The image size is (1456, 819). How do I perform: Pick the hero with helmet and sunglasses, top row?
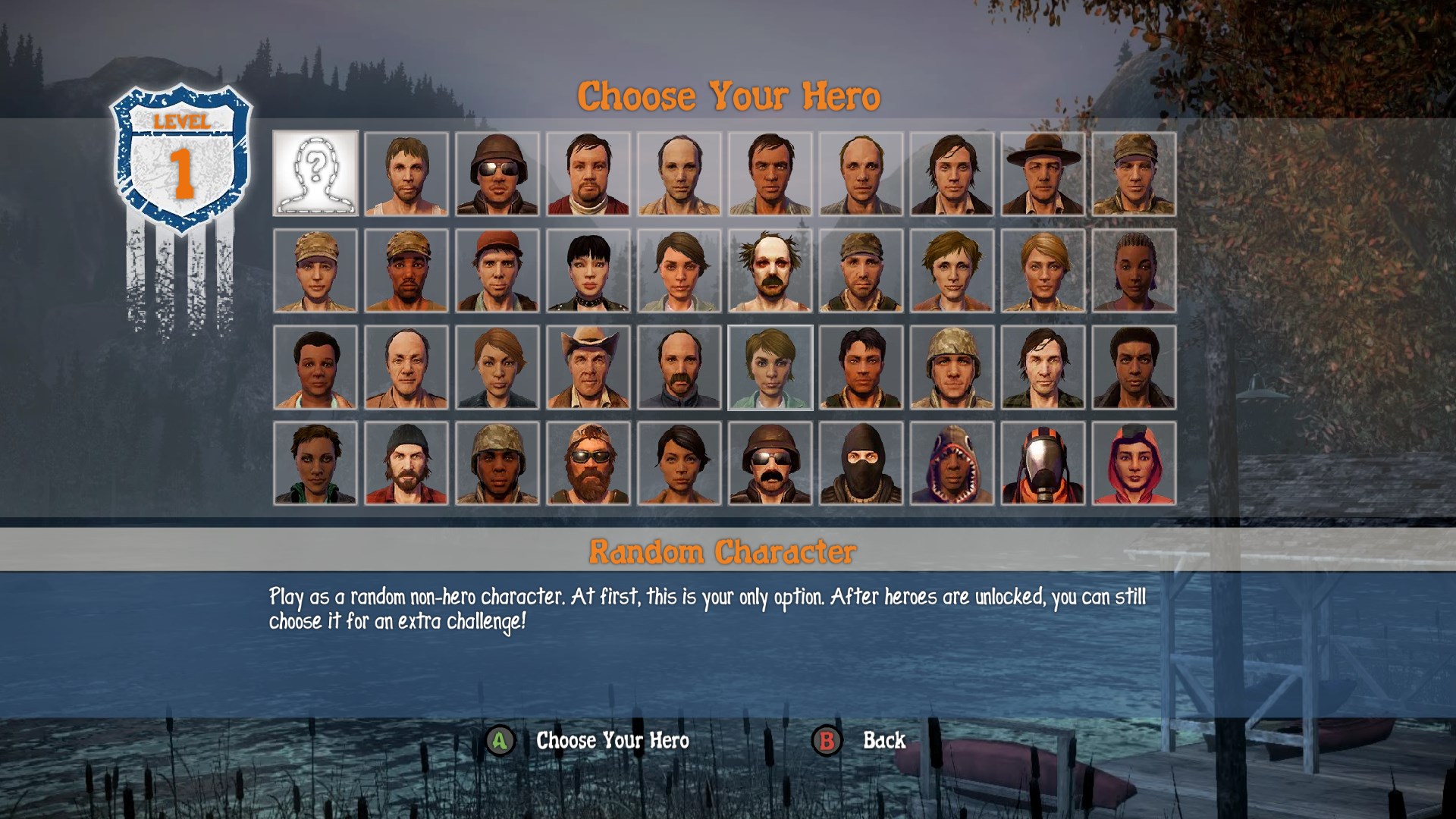click(497, 174)
